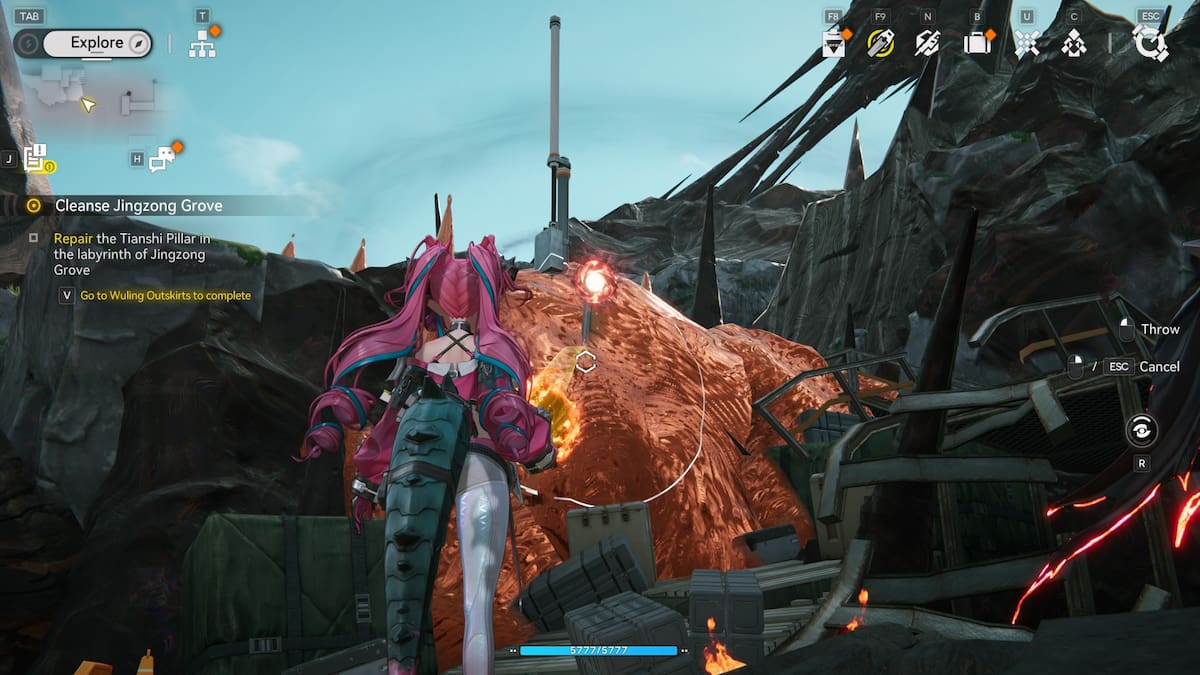Select the Cleanse Jingzong Grove quest tracker
Image resolution: width=1200 pixels, height=675 pixels.
click(138, 205)
